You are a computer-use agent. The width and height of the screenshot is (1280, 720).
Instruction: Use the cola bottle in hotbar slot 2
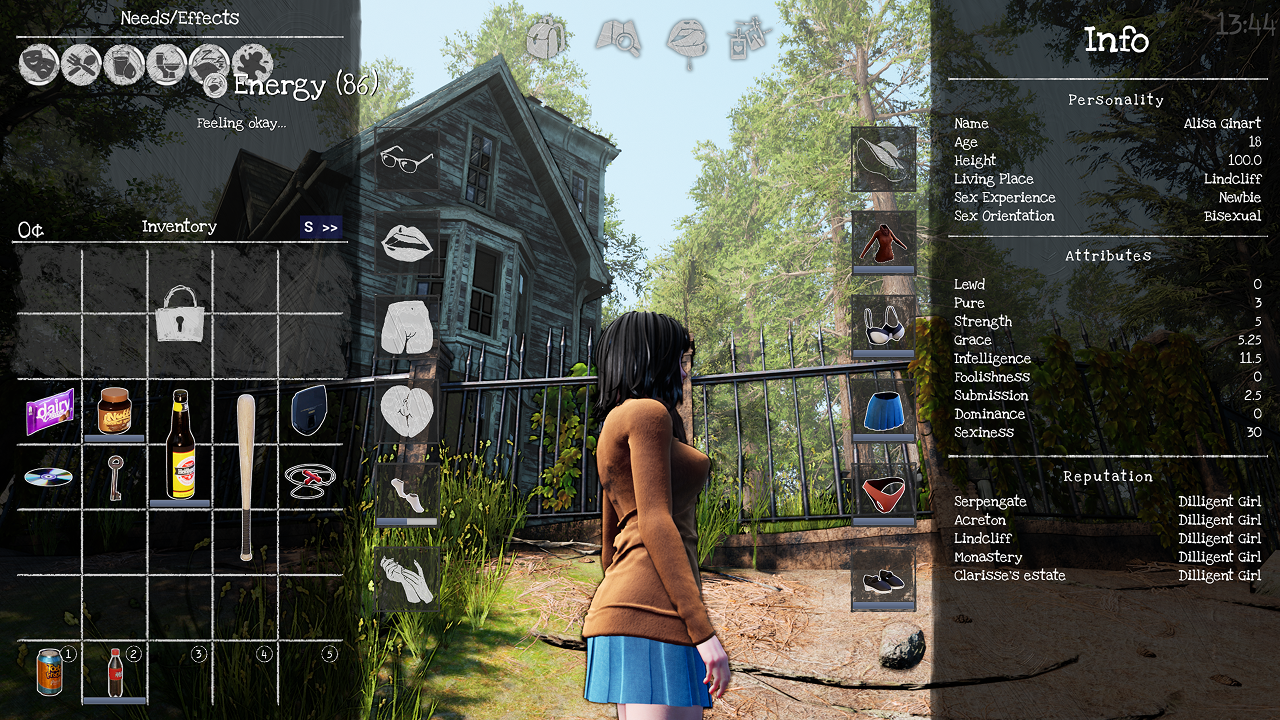pyautogui.click(x=115, y=672)
